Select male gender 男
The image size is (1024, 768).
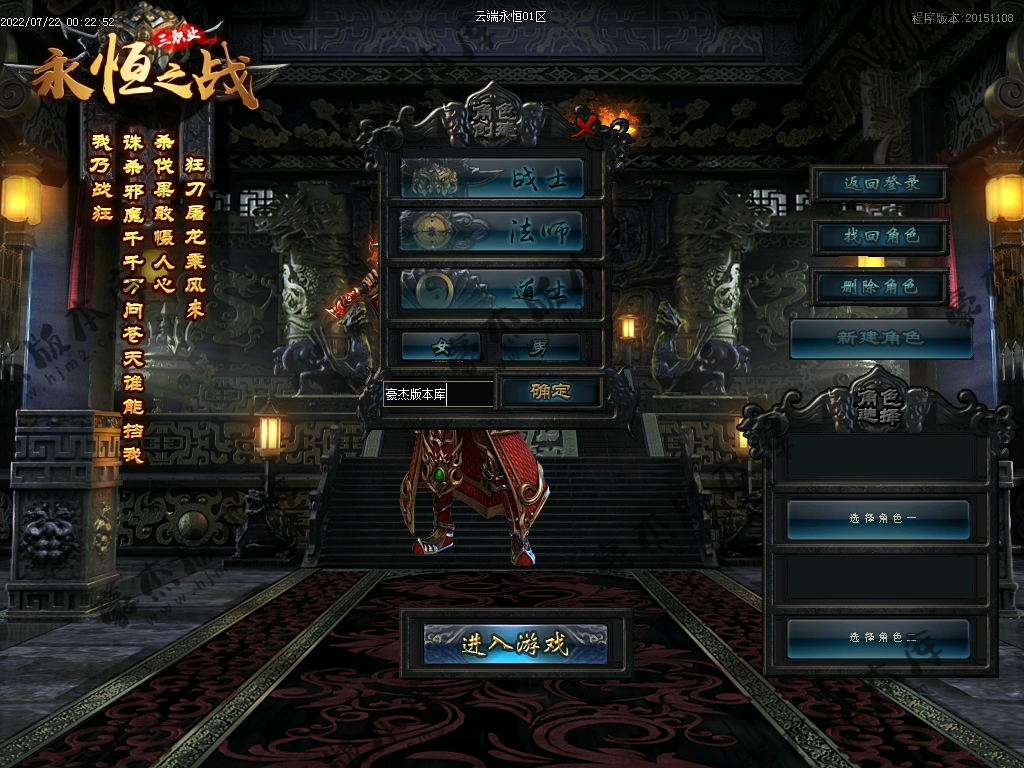541,347
